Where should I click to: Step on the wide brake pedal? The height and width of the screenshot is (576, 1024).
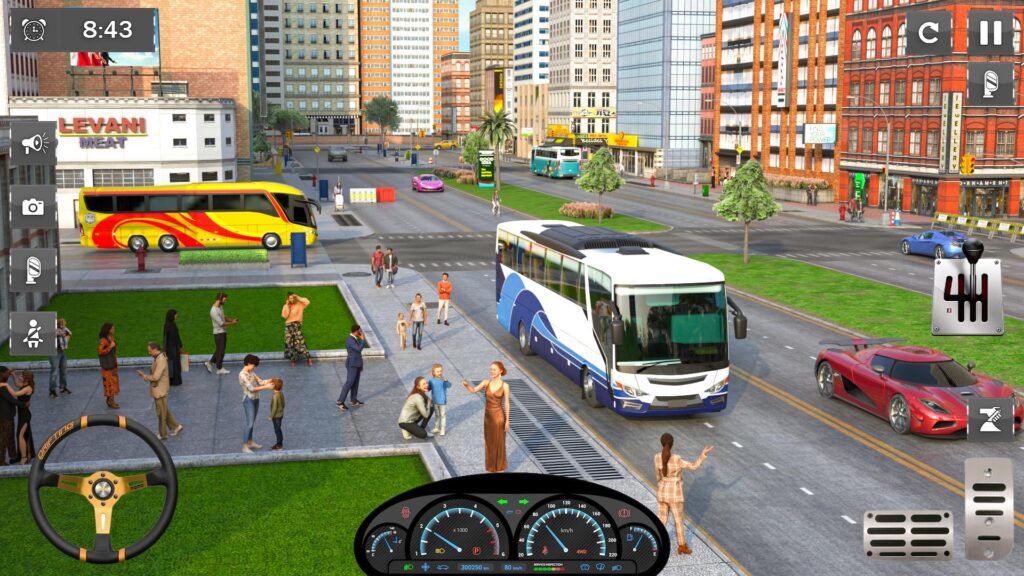click(908, 534)
